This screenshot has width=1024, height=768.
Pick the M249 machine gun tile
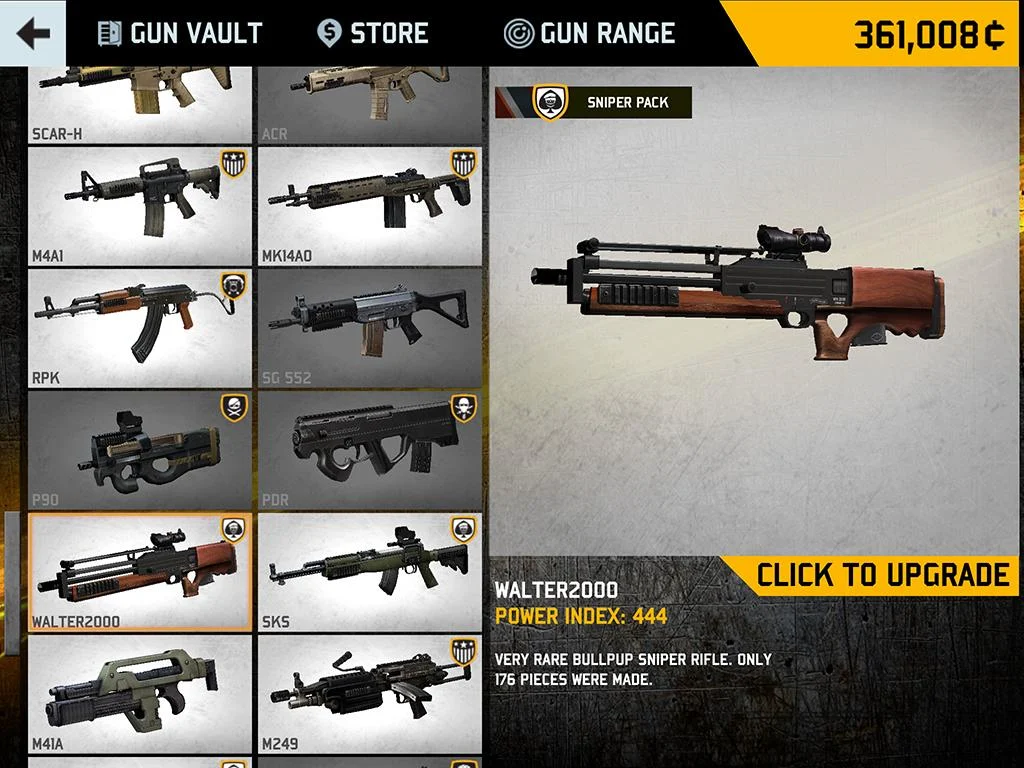(x=370, y=694)
